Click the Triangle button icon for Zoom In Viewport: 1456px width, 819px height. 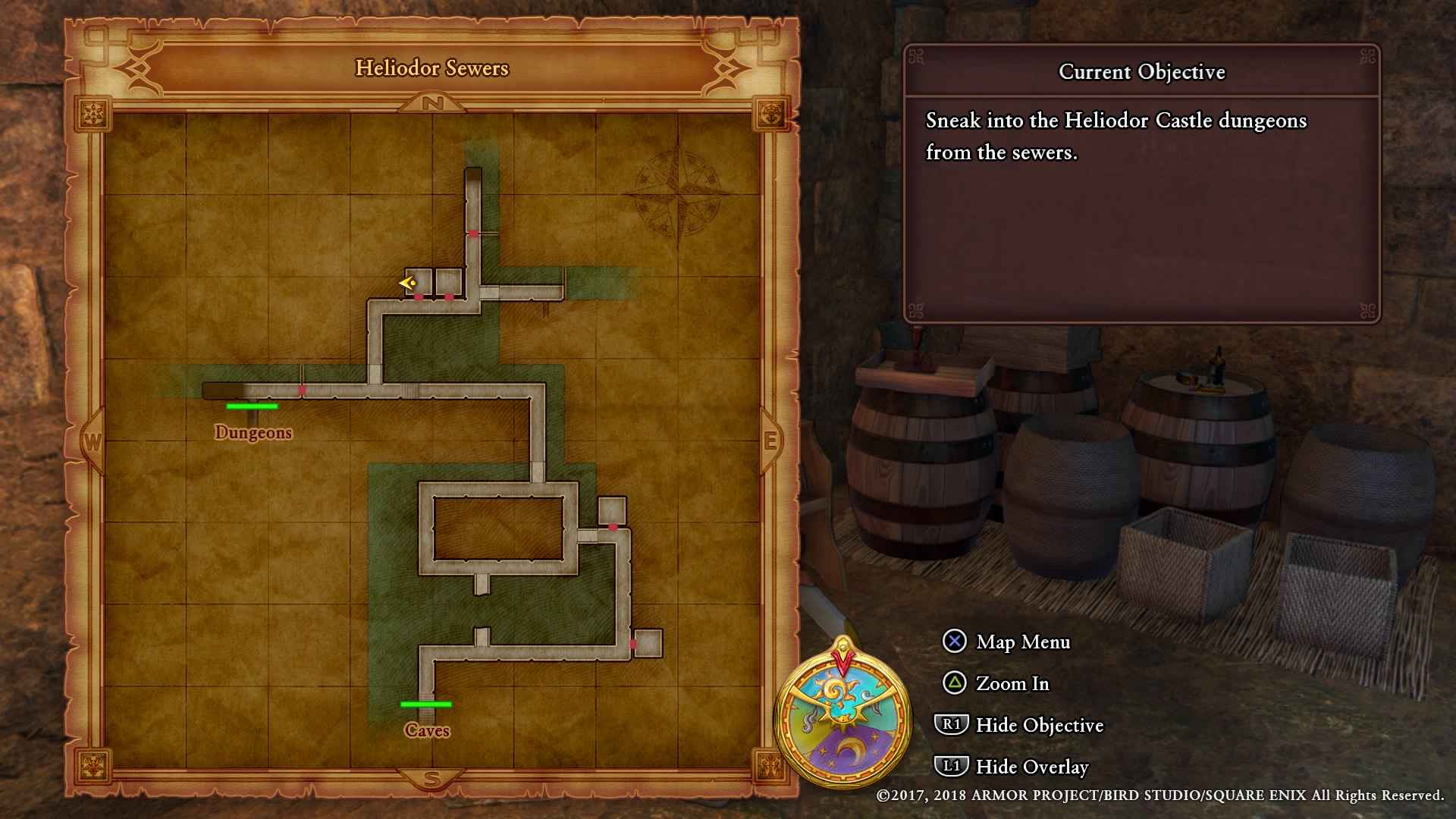pos(953,684)
